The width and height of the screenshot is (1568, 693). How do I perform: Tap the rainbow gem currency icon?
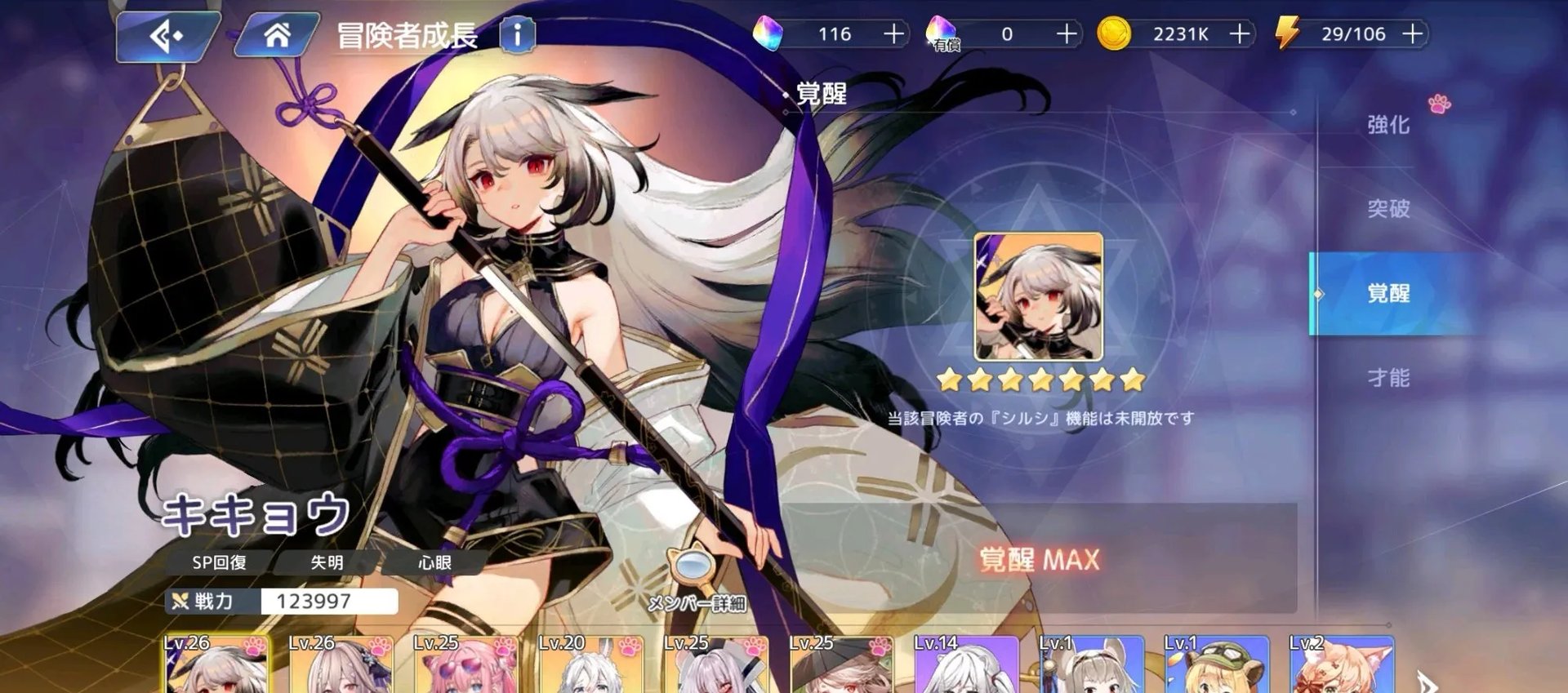(x=771, y=34)
